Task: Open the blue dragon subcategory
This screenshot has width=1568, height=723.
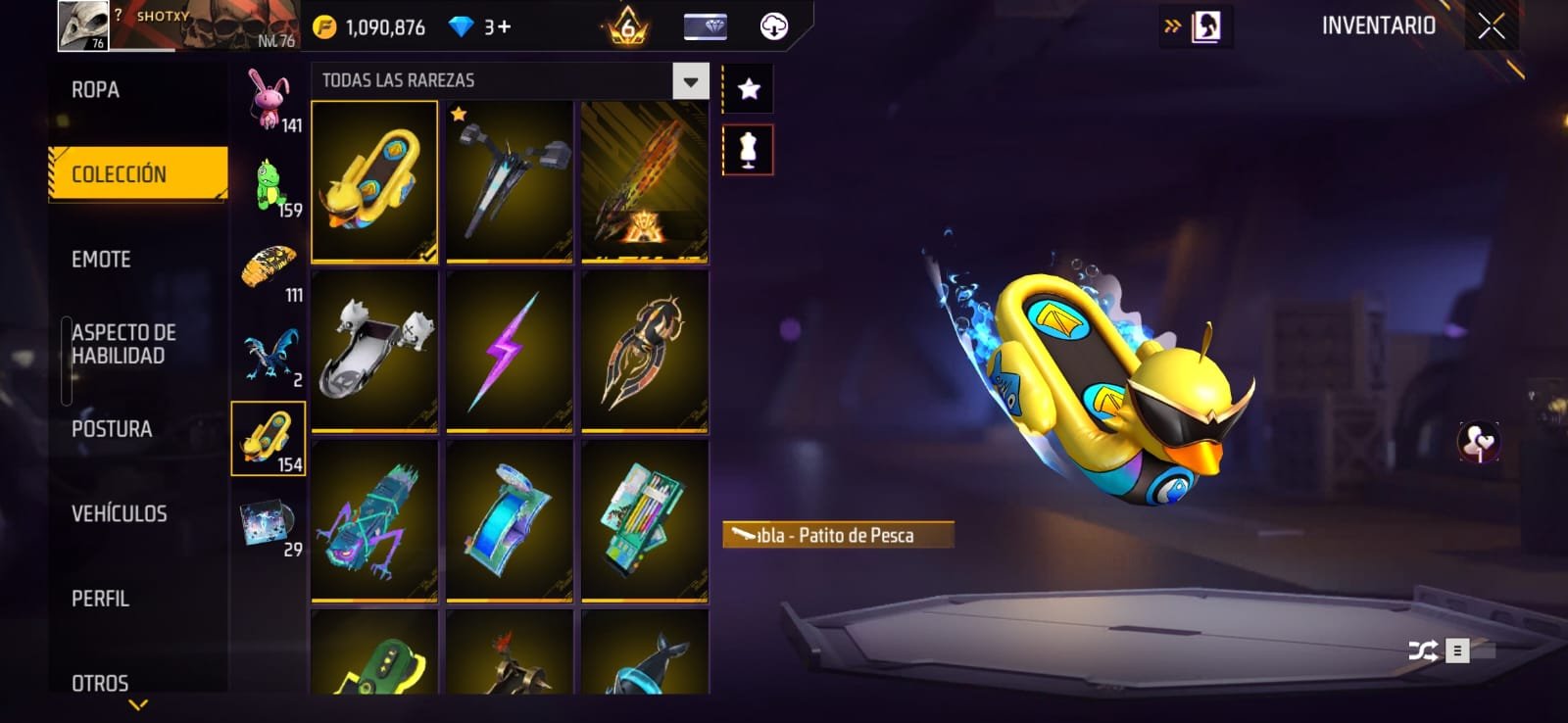Action: [x=269, y=354]
